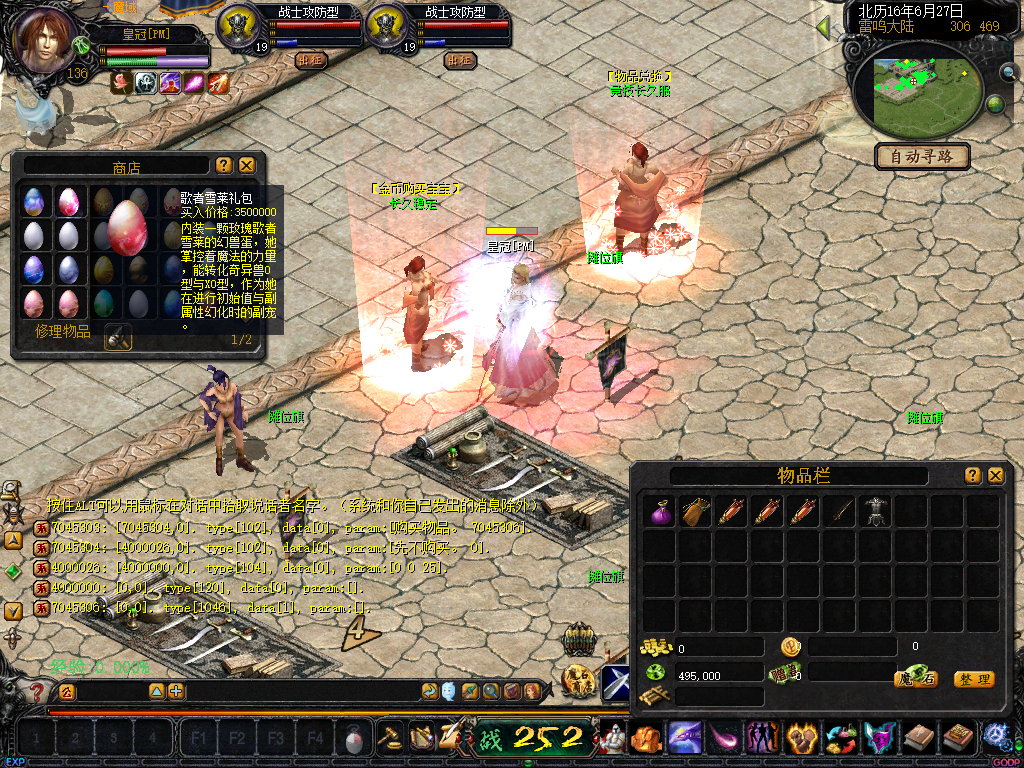Click the 出征 button under the first pet

click(311, 60)
